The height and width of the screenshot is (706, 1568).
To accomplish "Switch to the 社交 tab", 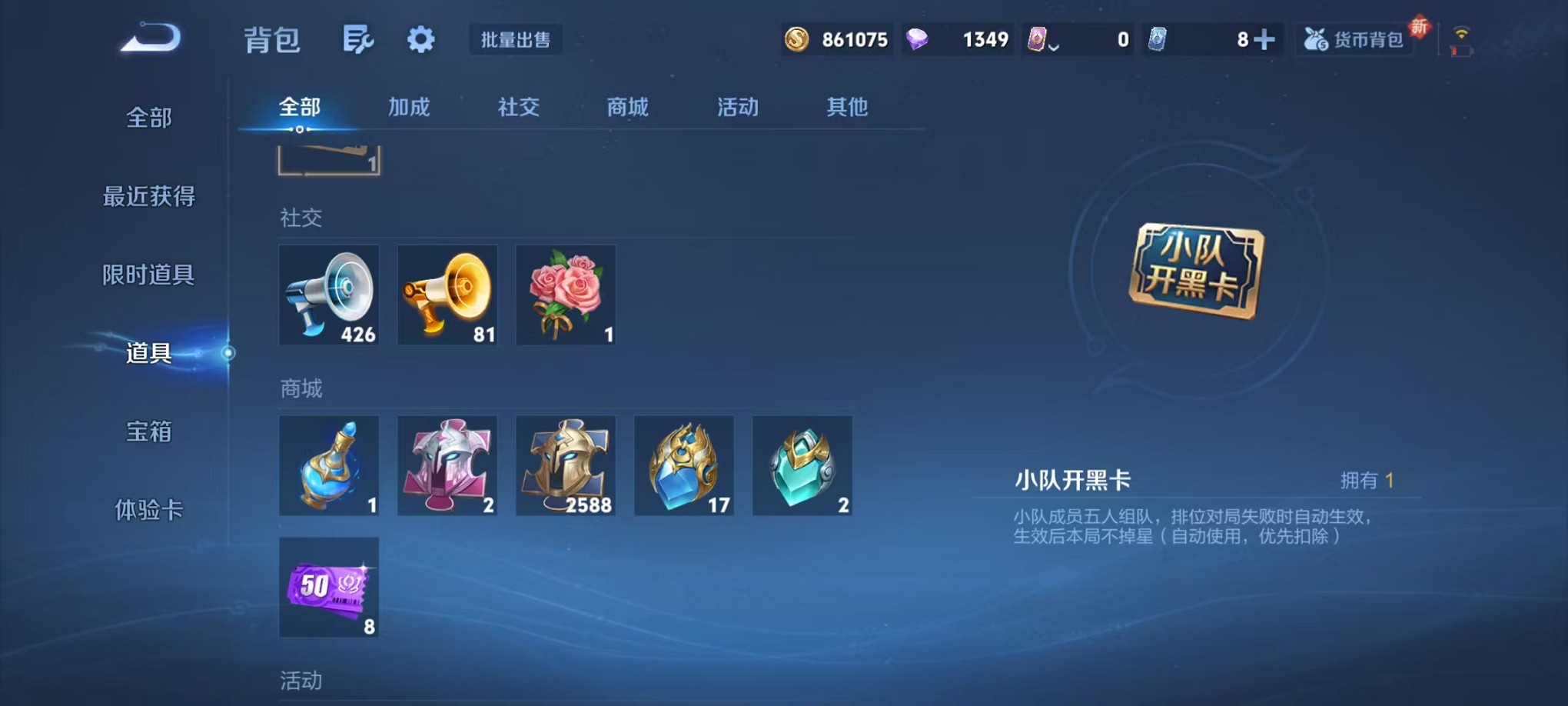I will (x=518, y=108).
